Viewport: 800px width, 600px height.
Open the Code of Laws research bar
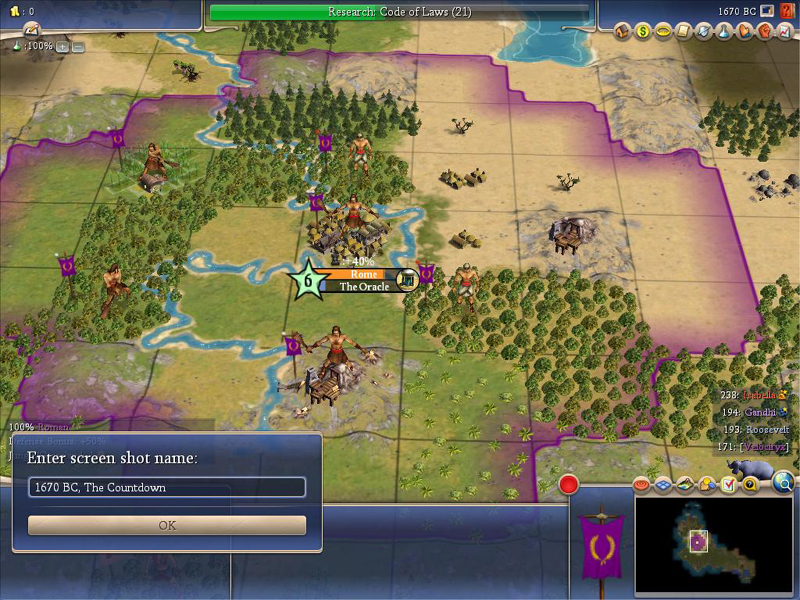[x=399, y=12]
